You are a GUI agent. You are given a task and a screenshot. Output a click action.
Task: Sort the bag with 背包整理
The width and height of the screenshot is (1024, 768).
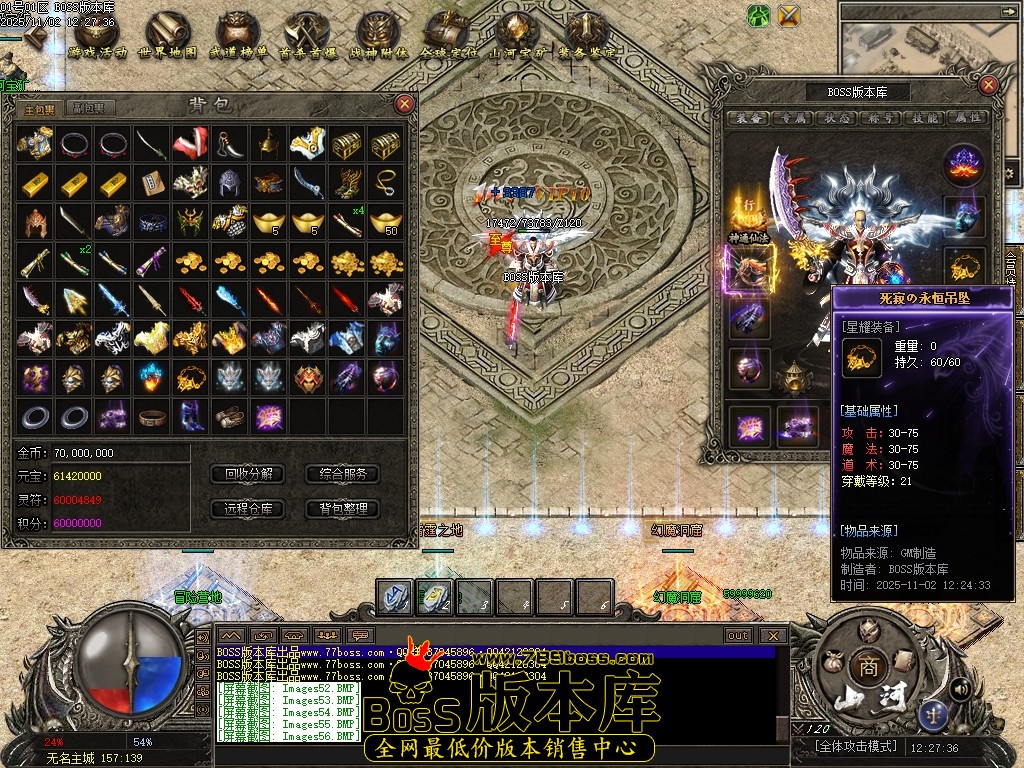[x=343, y=508]
